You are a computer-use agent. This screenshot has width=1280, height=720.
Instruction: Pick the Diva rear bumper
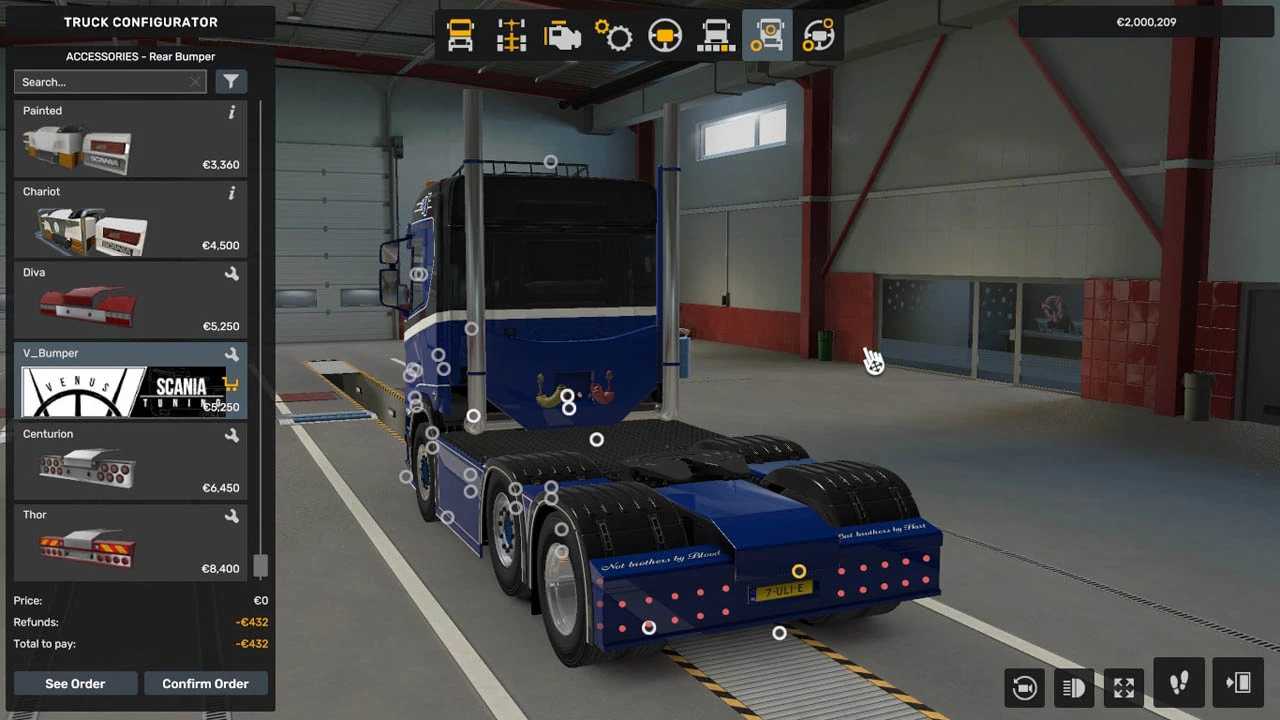130,301
